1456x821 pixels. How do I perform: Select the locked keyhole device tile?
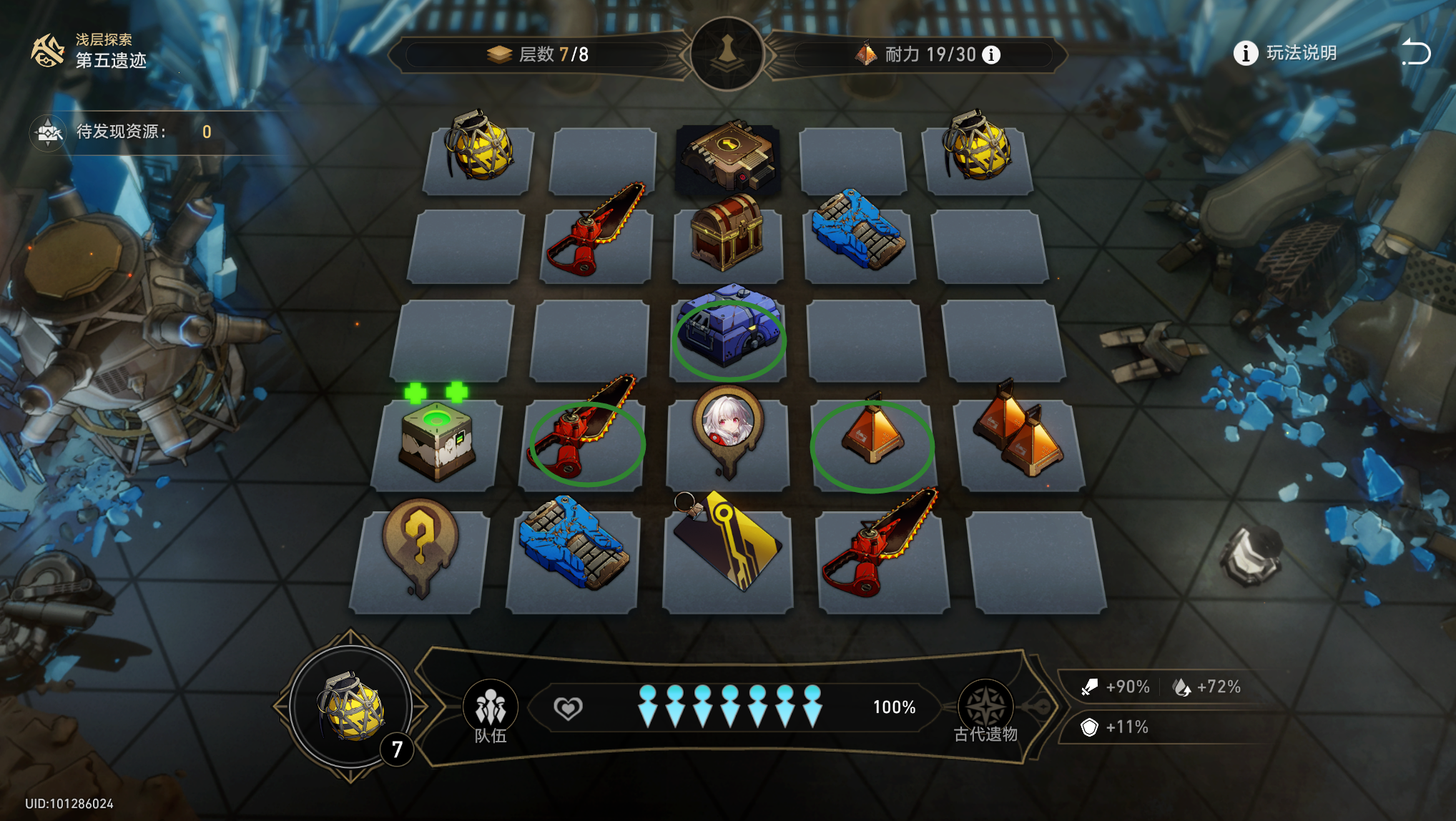(x=728, y=156)
